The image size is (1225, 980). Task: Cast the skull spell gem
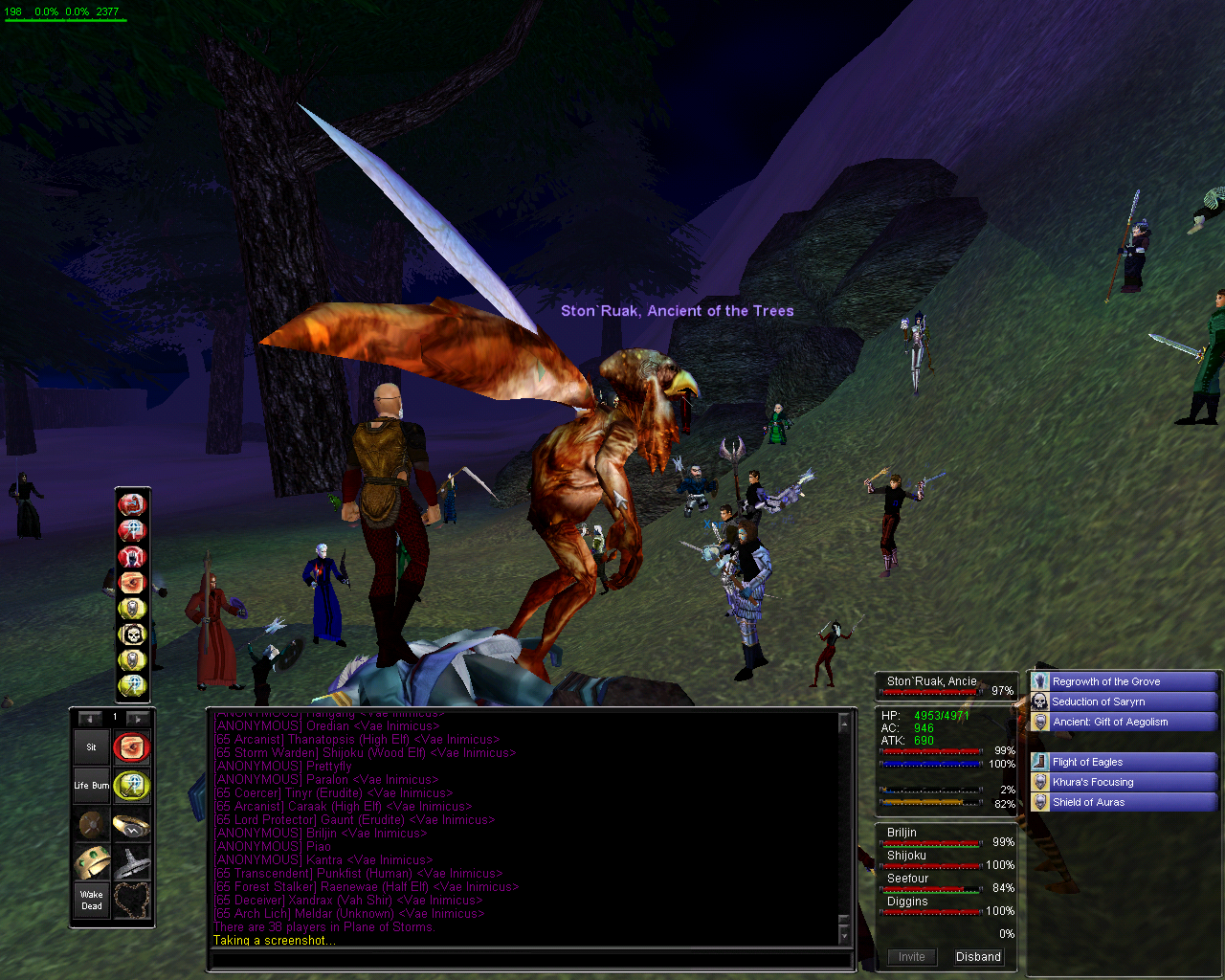point(132,635)
